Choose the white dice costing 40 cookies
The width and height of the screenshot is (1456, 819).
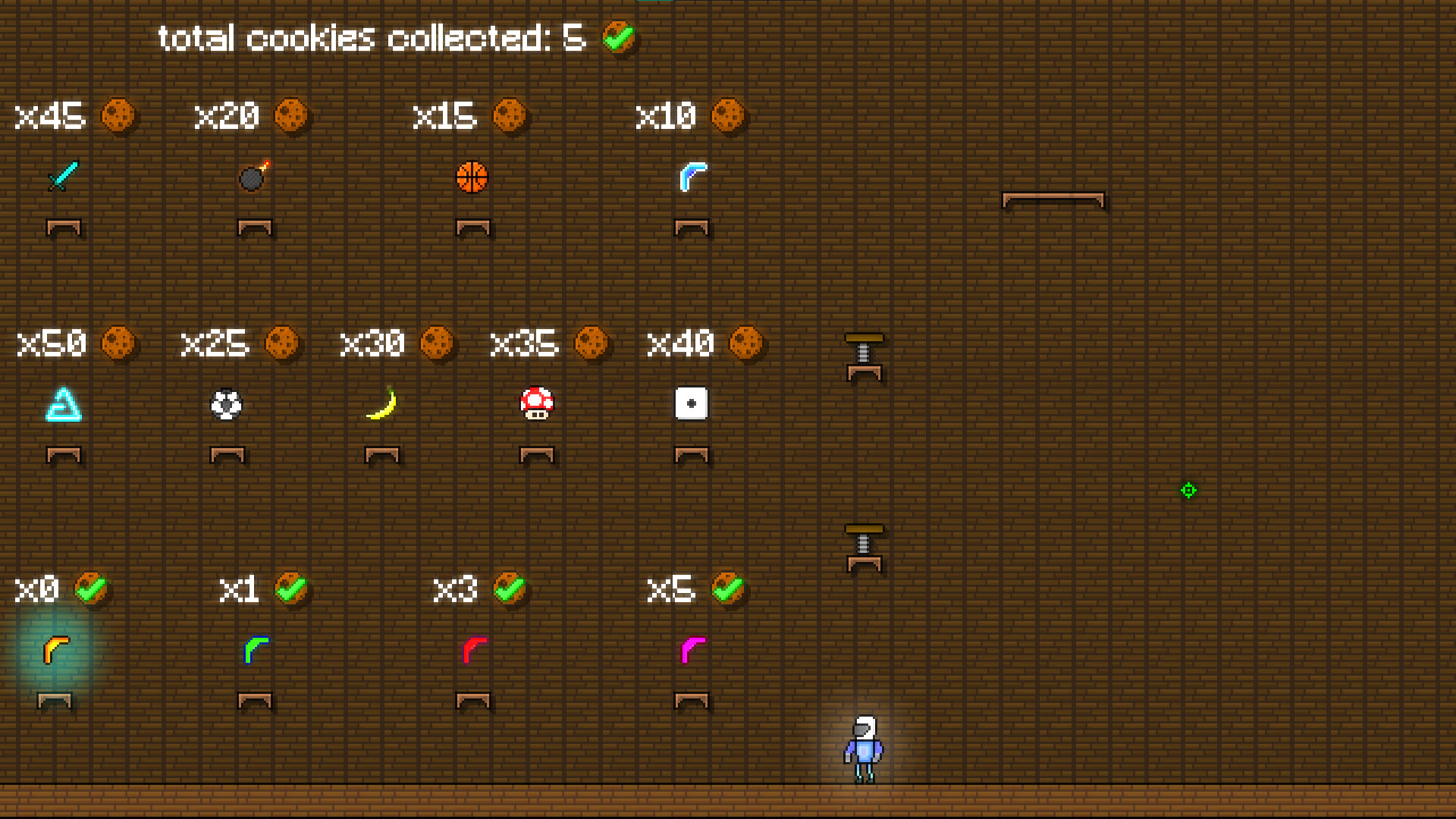[691, 403]
